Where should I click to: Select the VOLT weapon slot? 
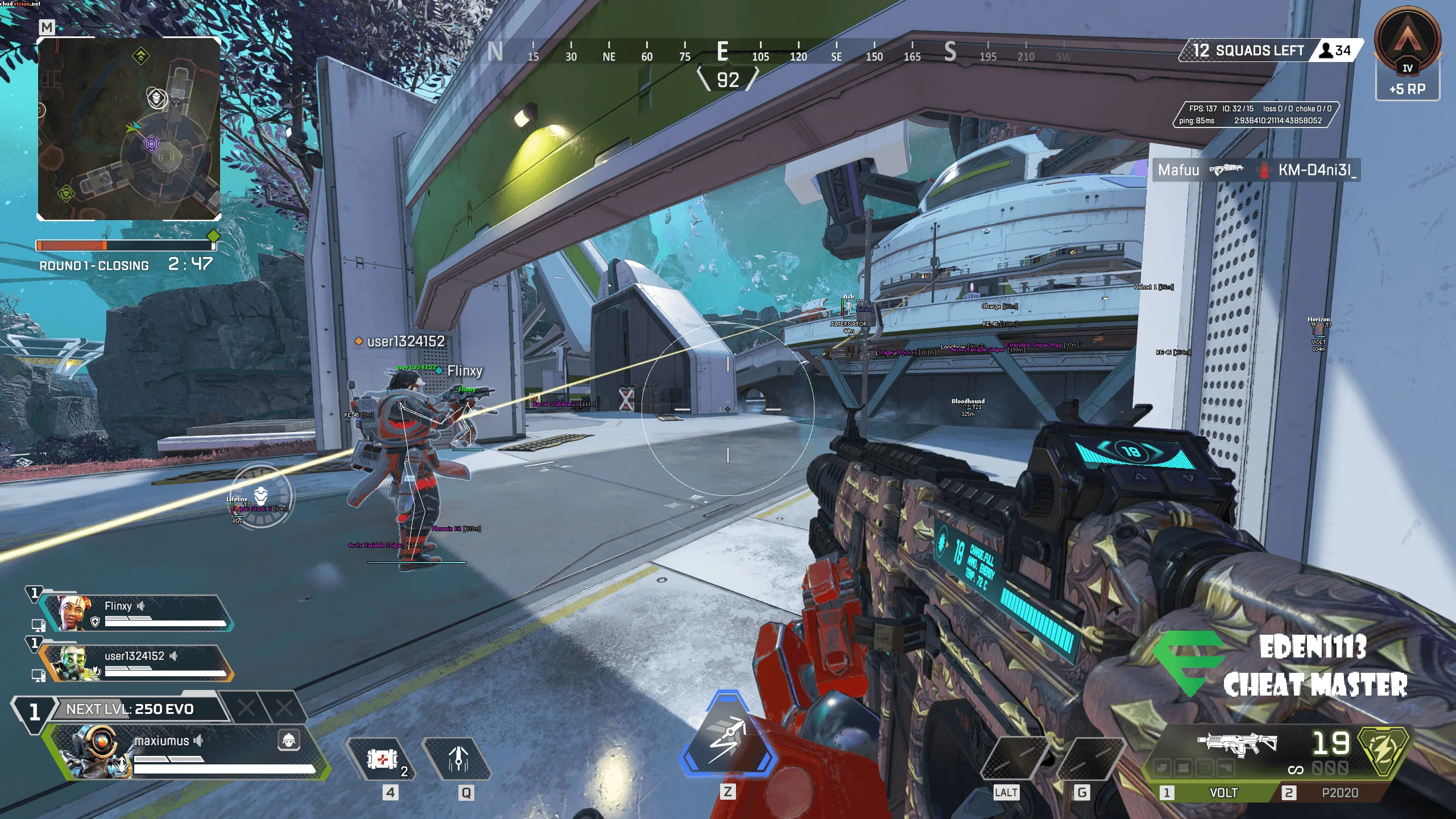1223,792
